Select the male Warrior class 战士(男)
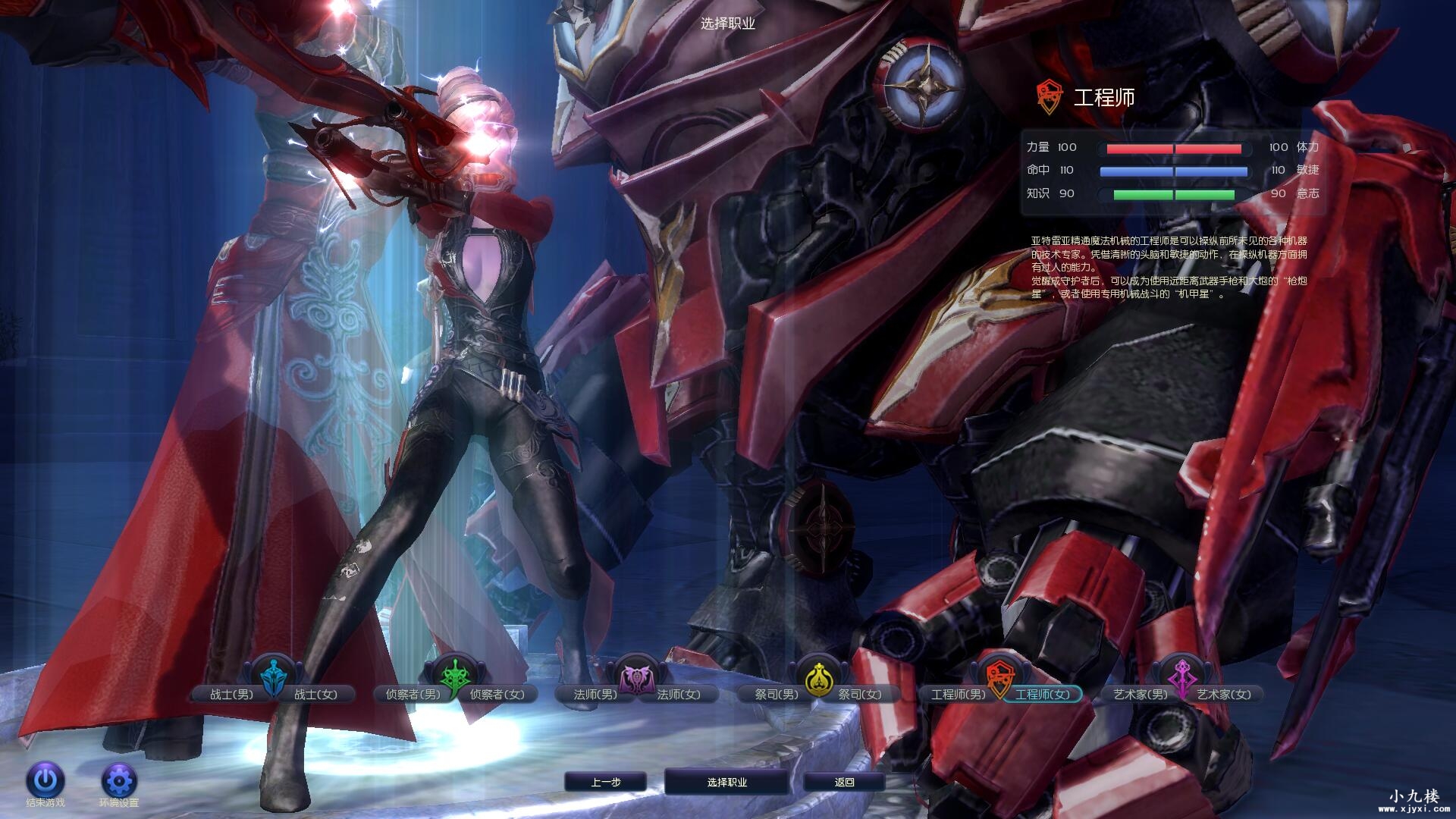Viewport: 1456px width, 819px height. (231, 694)
